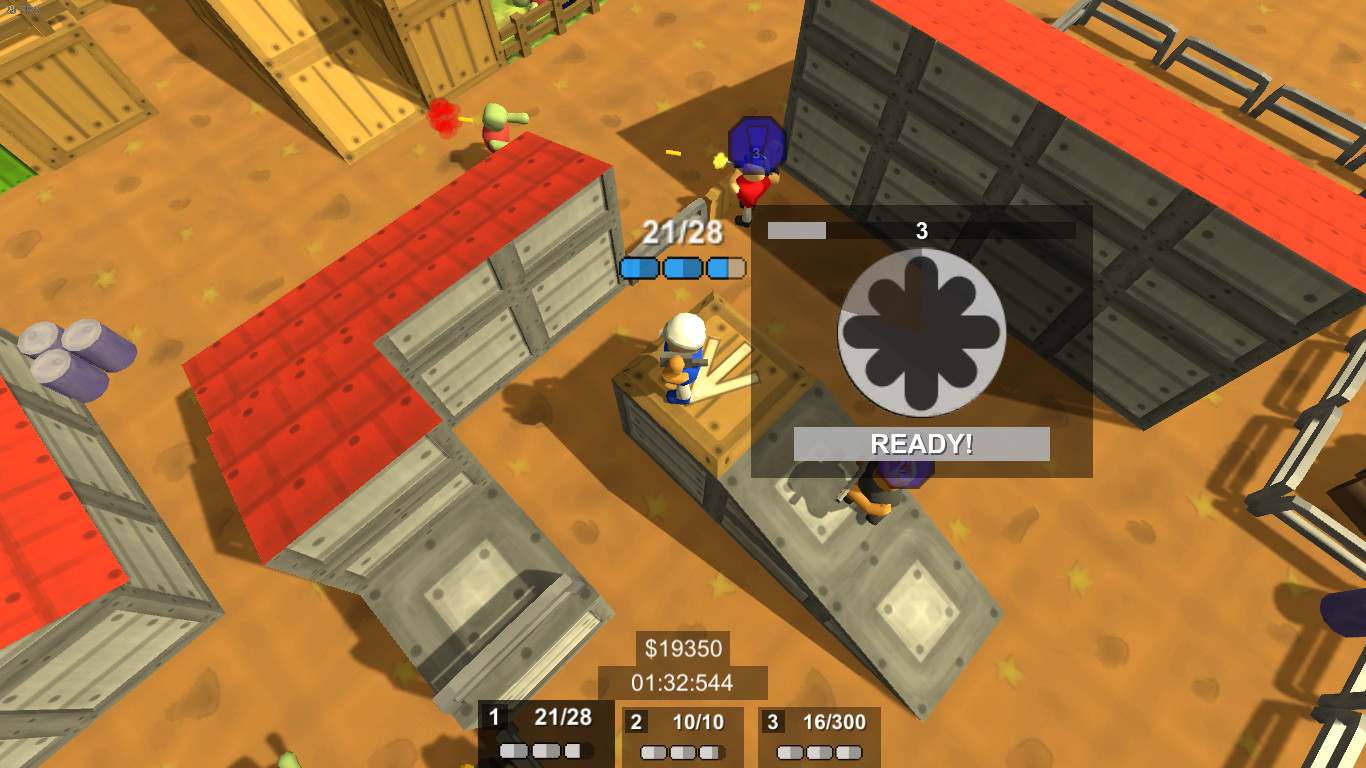Toggle the last upgrade pip under weapon slot 3
Image resolution: width=1366 pixels, height=768 pixels.
(x=849, y=751)
